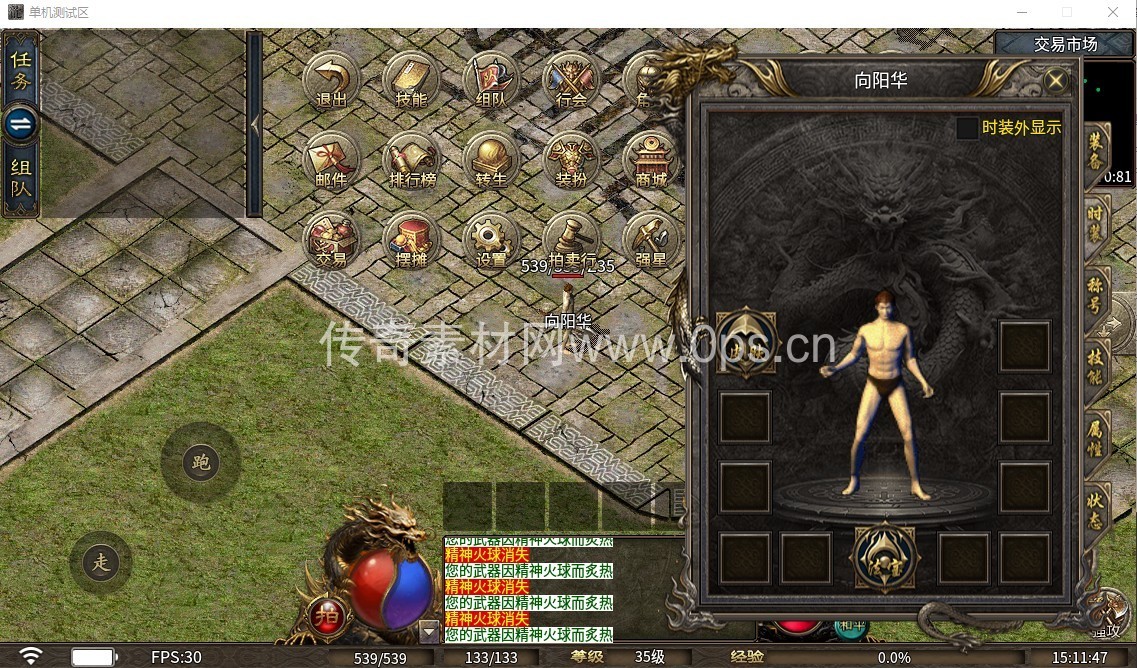The image size is (1137, 668).
Task: Check the 邮件 mail icon
Action: tap(331, 160)
